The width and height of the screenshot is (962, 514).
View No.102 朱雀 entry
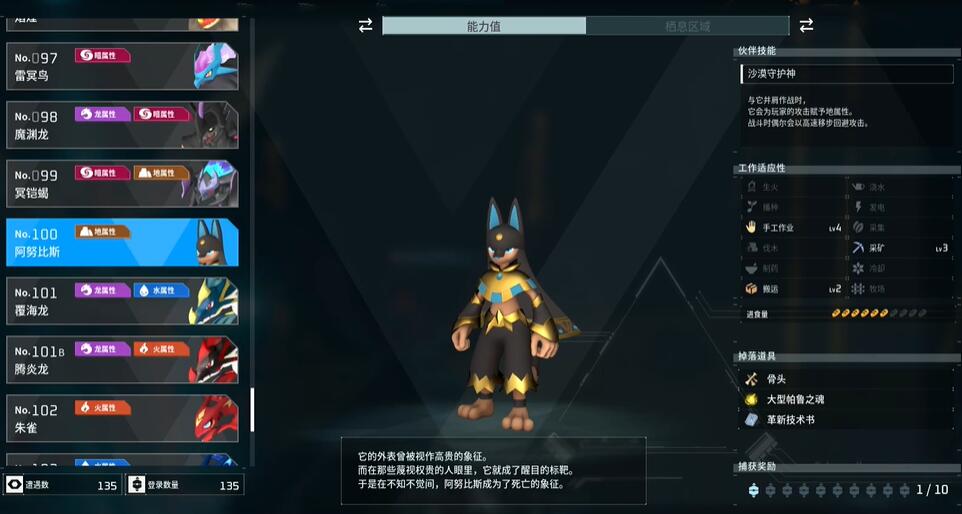pos(122,418)
